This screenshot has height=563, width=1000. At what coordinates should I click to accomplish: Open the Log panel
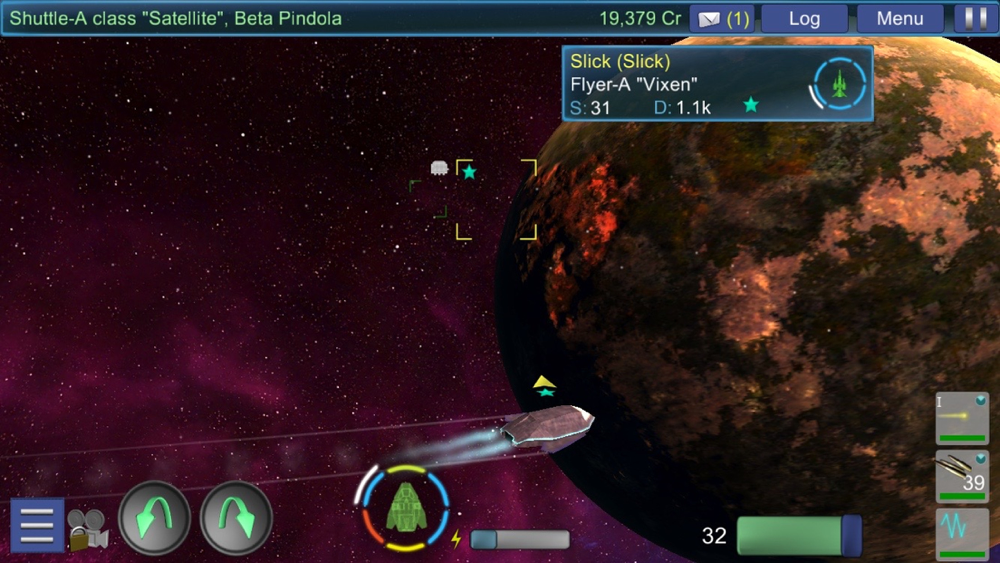coord(804,19)
